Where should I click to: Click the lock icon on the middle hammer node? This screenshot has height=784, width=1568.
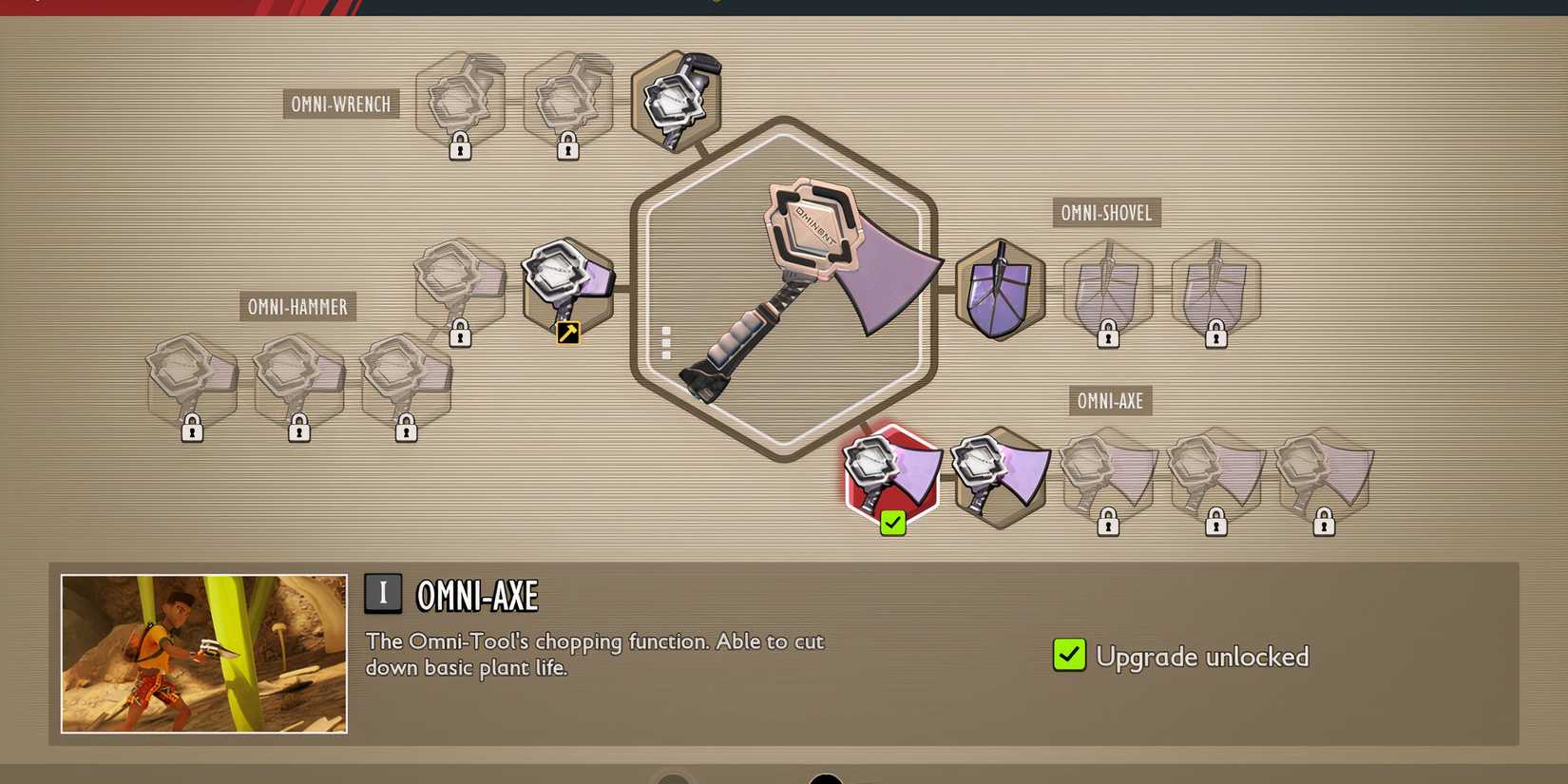tap(300, 430)
